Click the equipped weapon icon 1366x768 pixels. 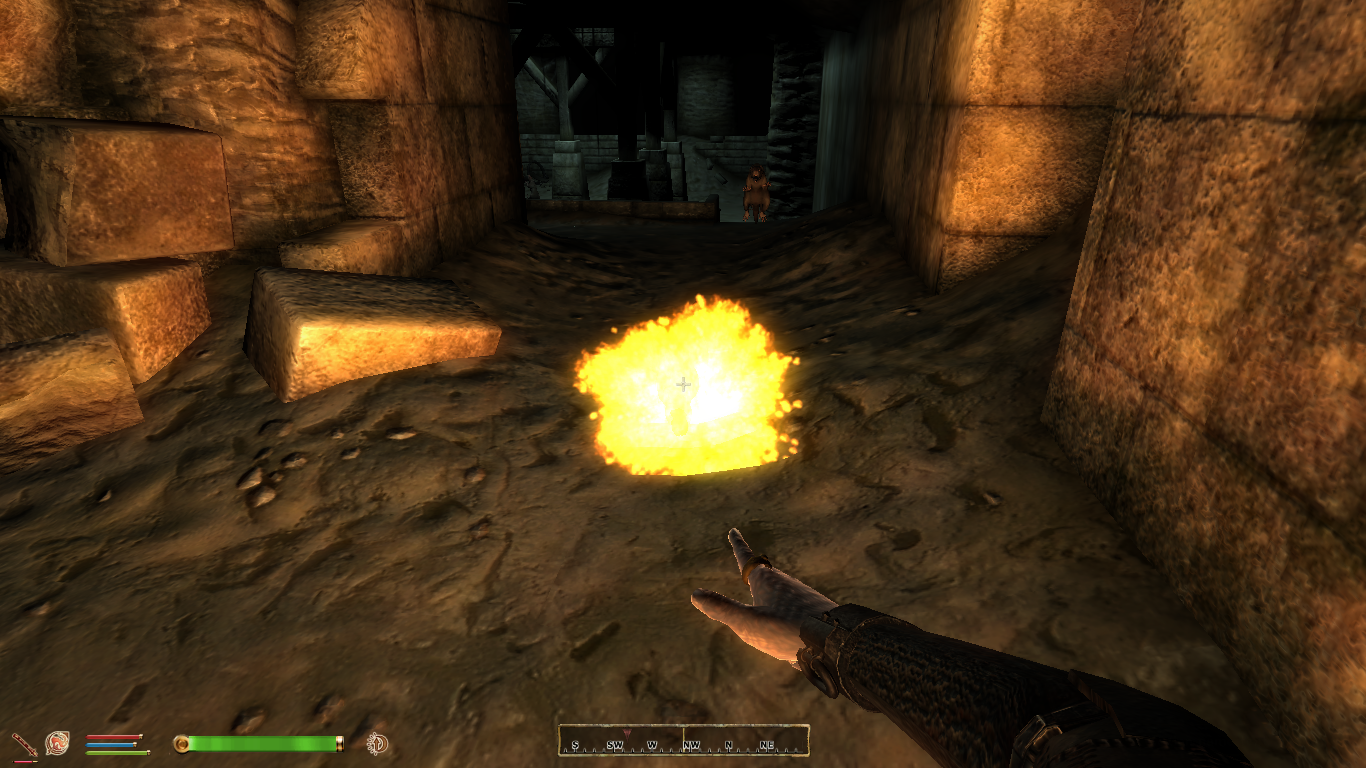click(x=23, y=744)
